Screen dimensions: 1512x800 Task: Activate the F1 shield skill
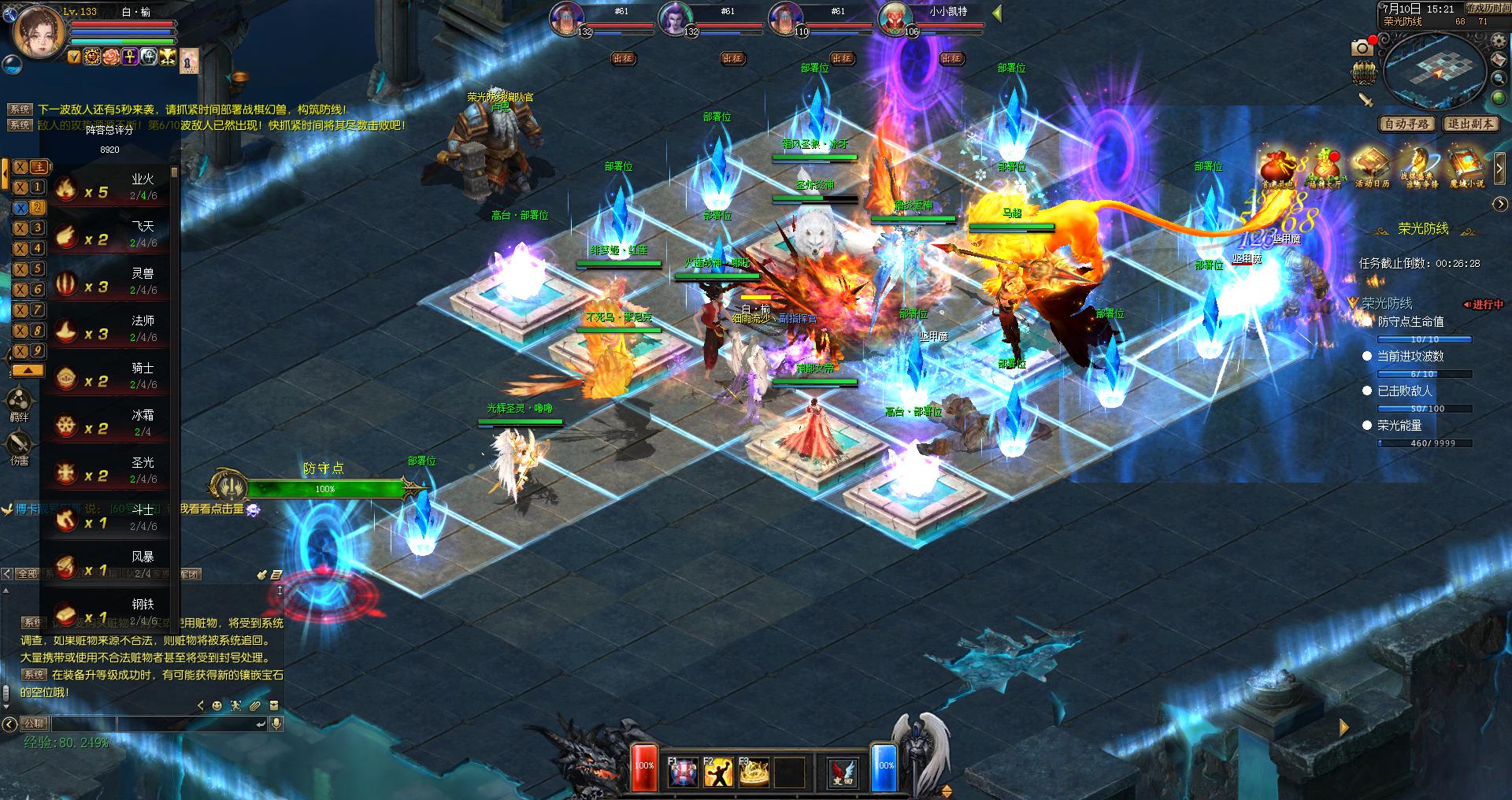pyautogui.click(x=682, y=773)
